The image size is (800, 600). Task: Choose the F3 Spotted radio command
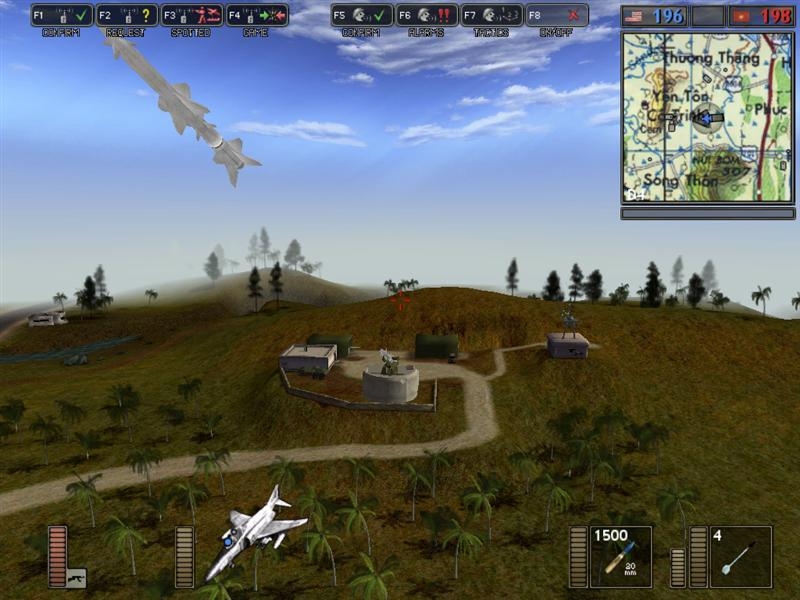(x=192, y=16)
